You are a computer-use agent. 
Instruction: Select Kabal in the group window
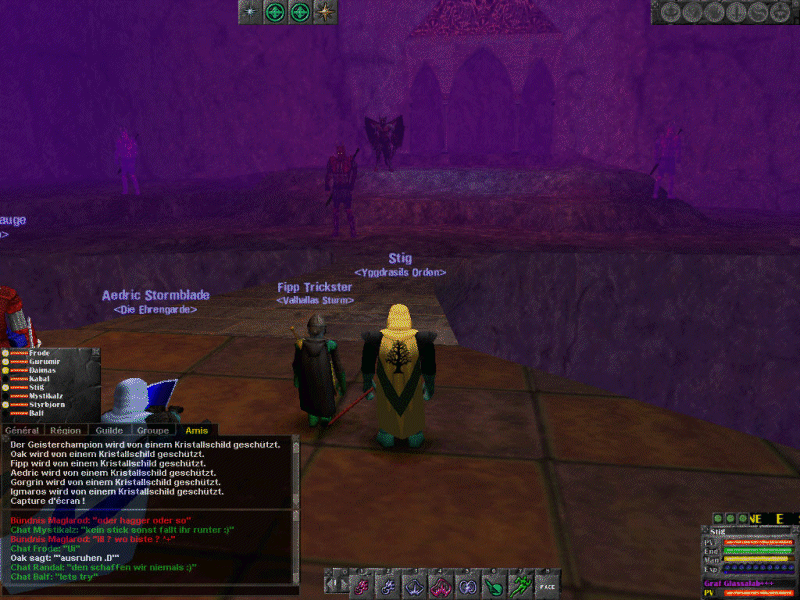click(39, 379)
